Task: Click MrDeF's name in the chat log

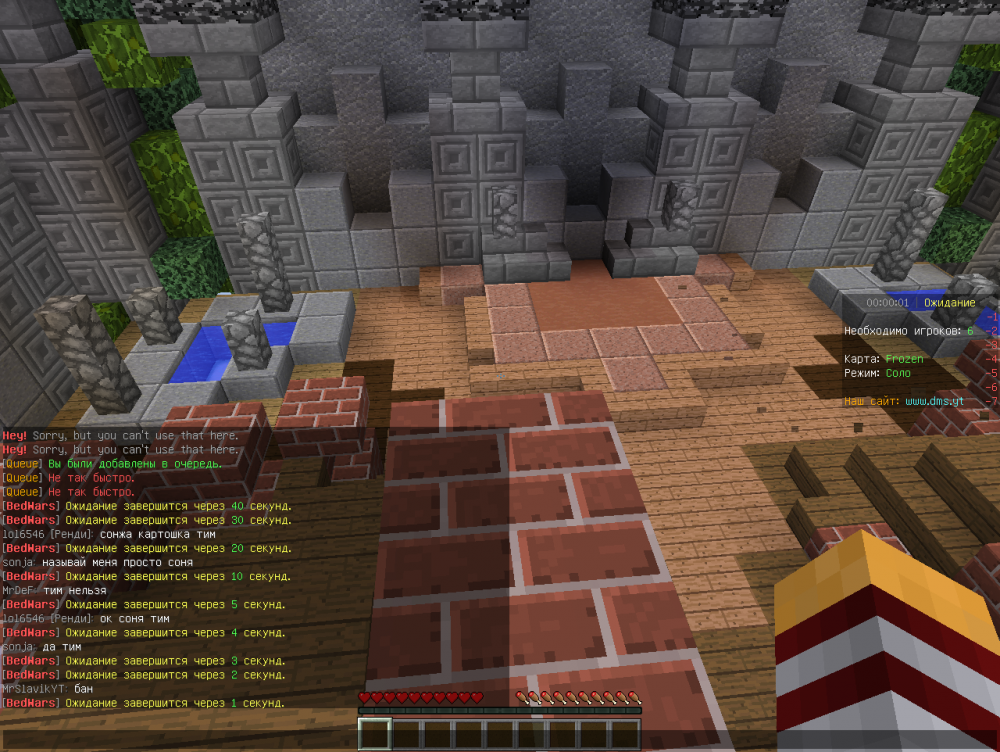Action: (20, 590)
